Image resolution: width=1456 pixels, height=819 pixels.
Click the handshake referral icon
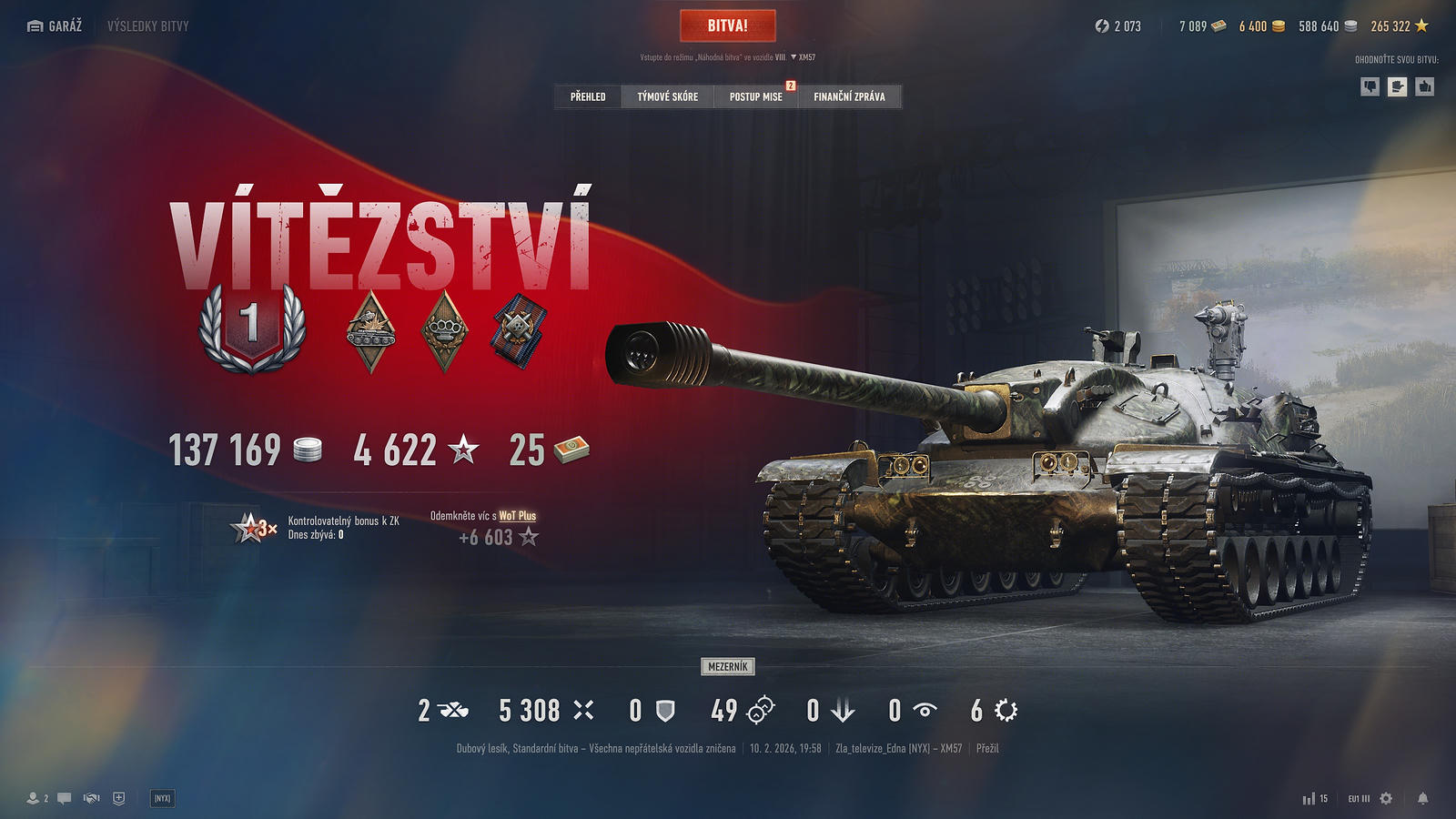[91, 798]
